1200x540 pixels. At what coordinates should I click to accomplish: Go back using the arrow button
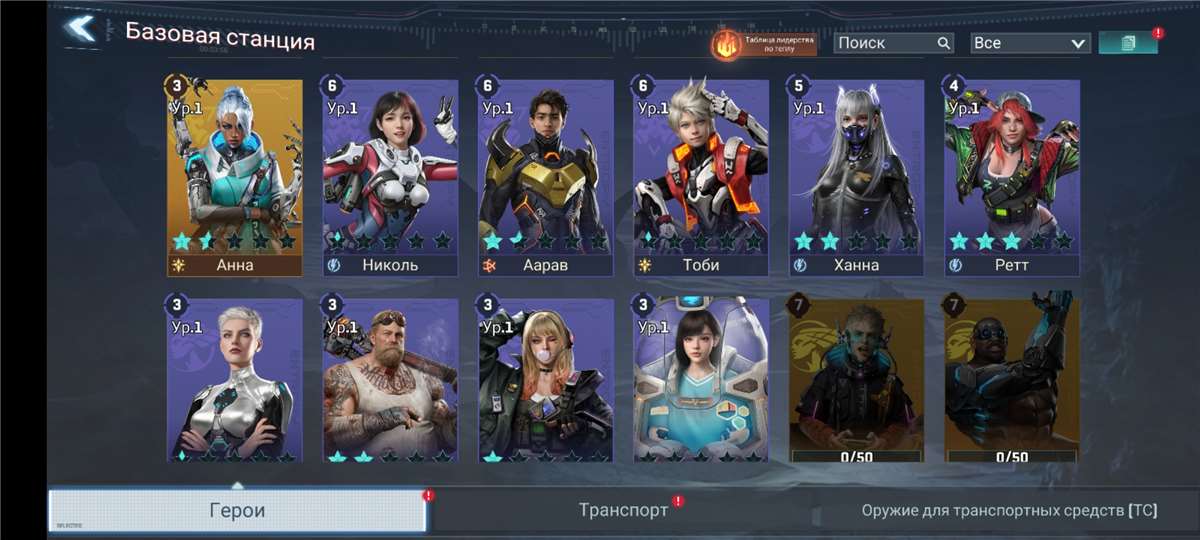click(x=80, y=29)
